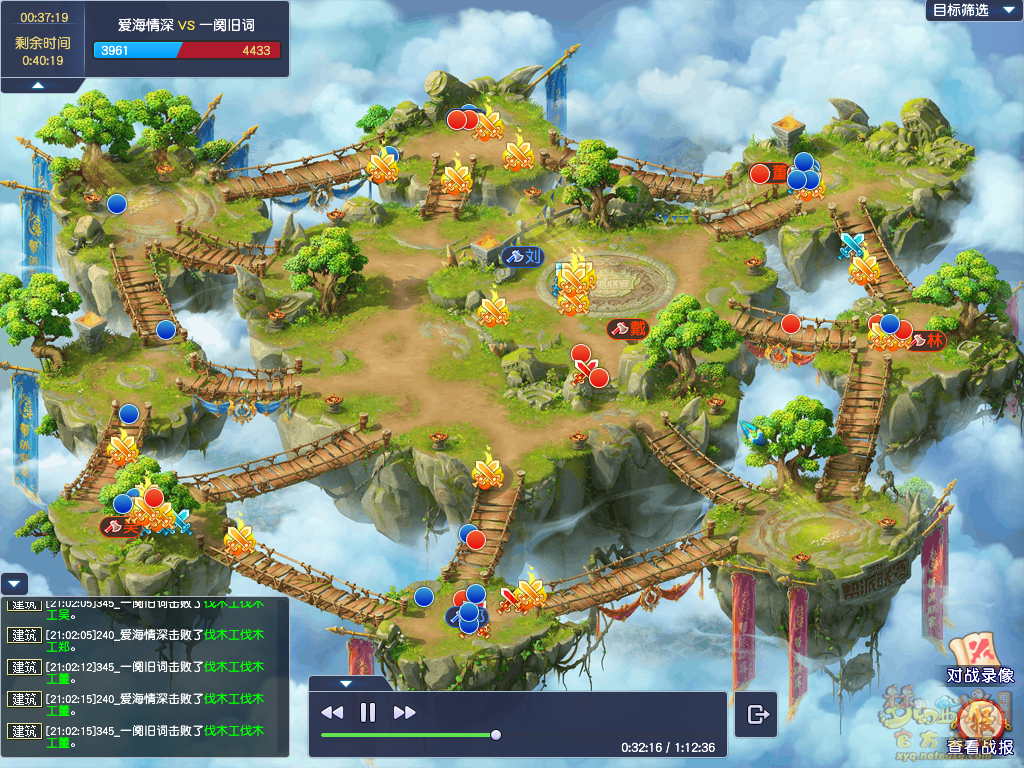Click the replay progress bar handle
This screenshot has width=1024, height=768.
point(495,735)
